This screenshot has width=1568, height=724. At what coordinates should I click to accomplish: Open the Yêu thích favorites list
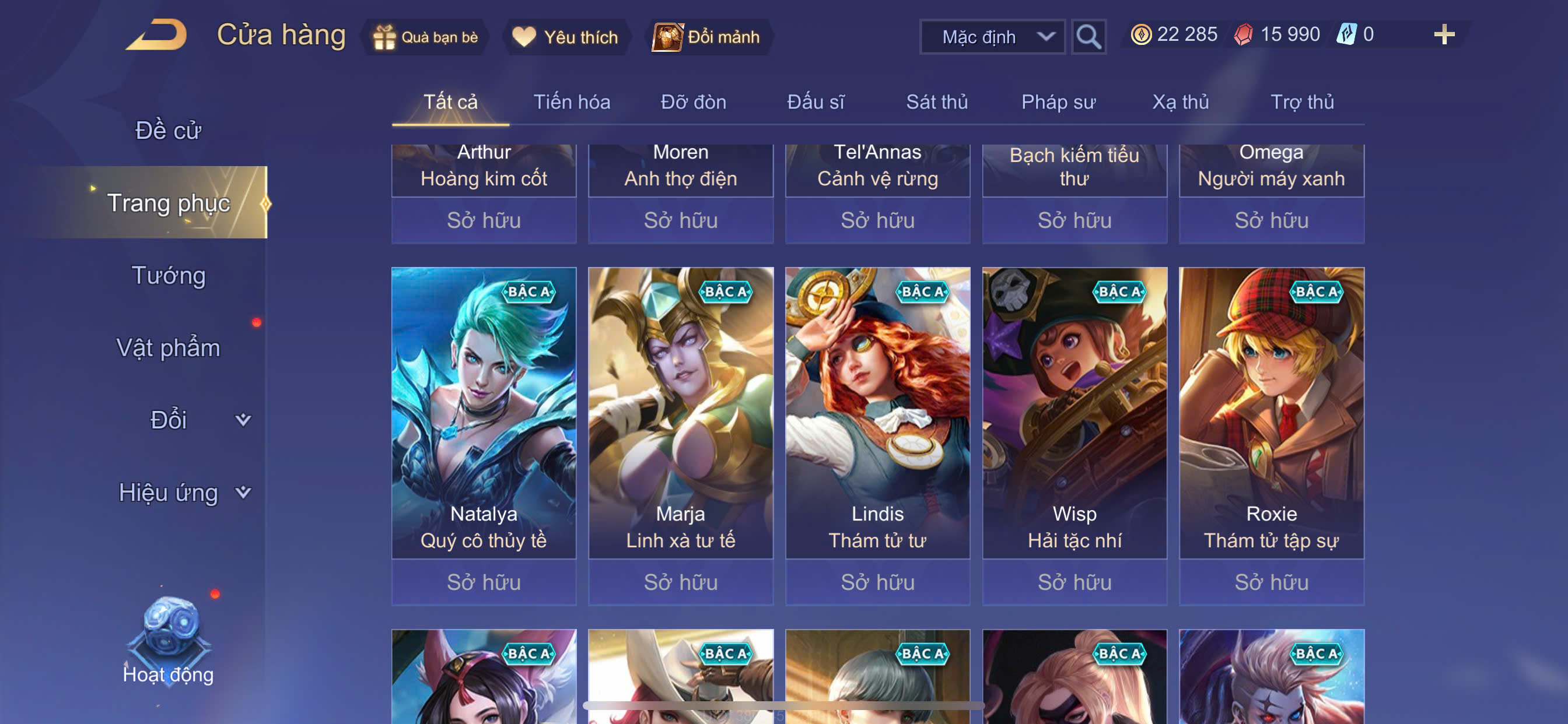tap(565, 37)
